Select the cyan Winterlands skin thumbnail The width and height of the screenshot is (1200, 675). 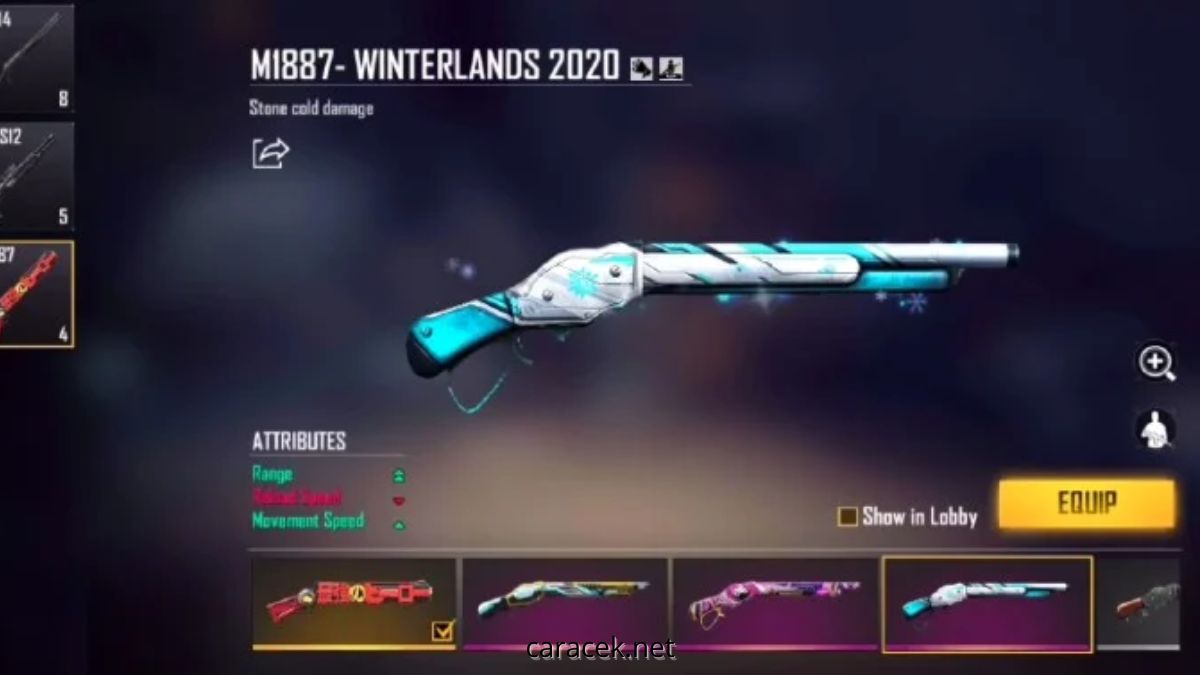click(986, 602)
